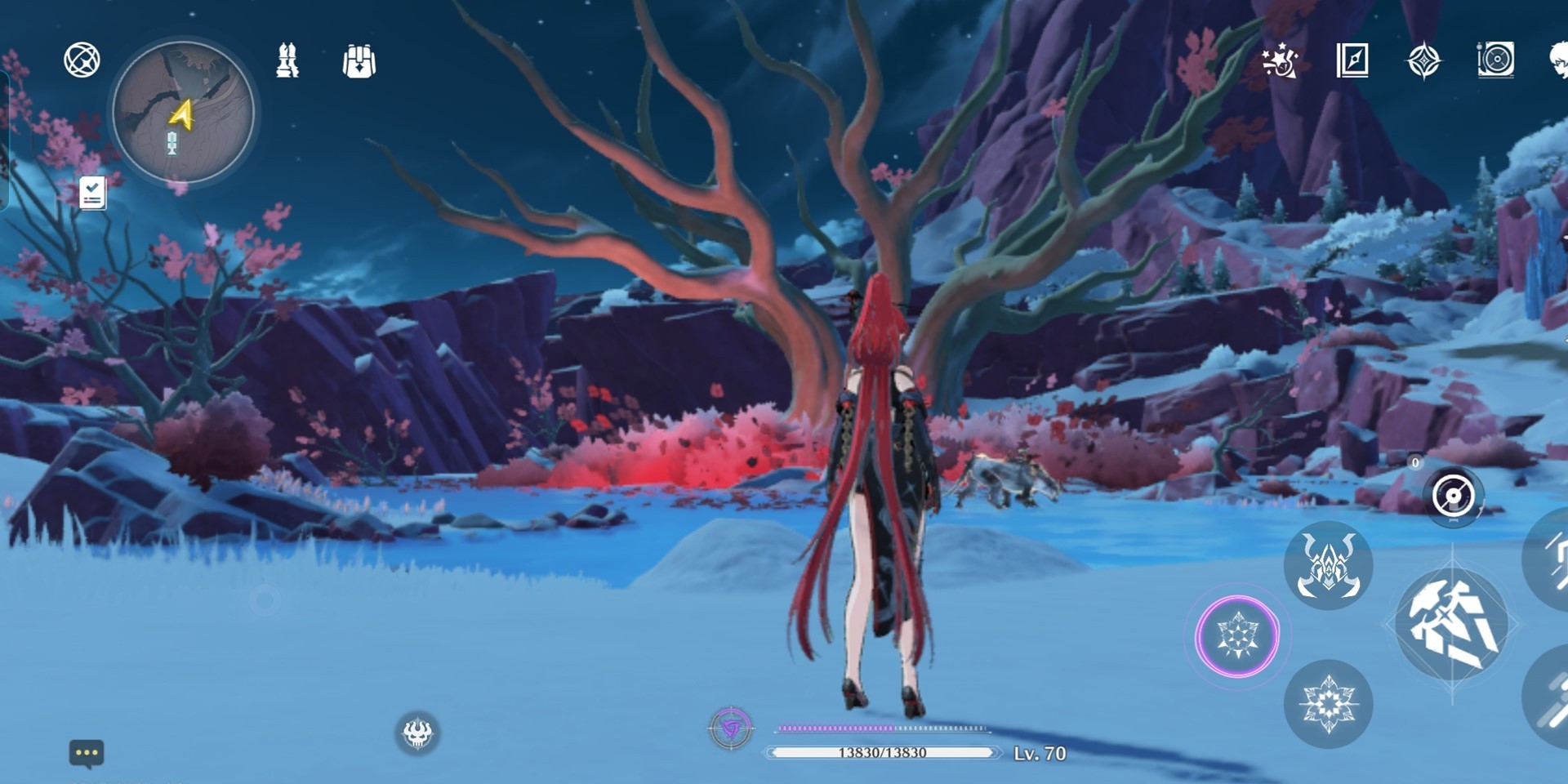Open the four-pointed diamond star icon
The width and height of the screenshot is (1568, 784).
(1423, 61)
